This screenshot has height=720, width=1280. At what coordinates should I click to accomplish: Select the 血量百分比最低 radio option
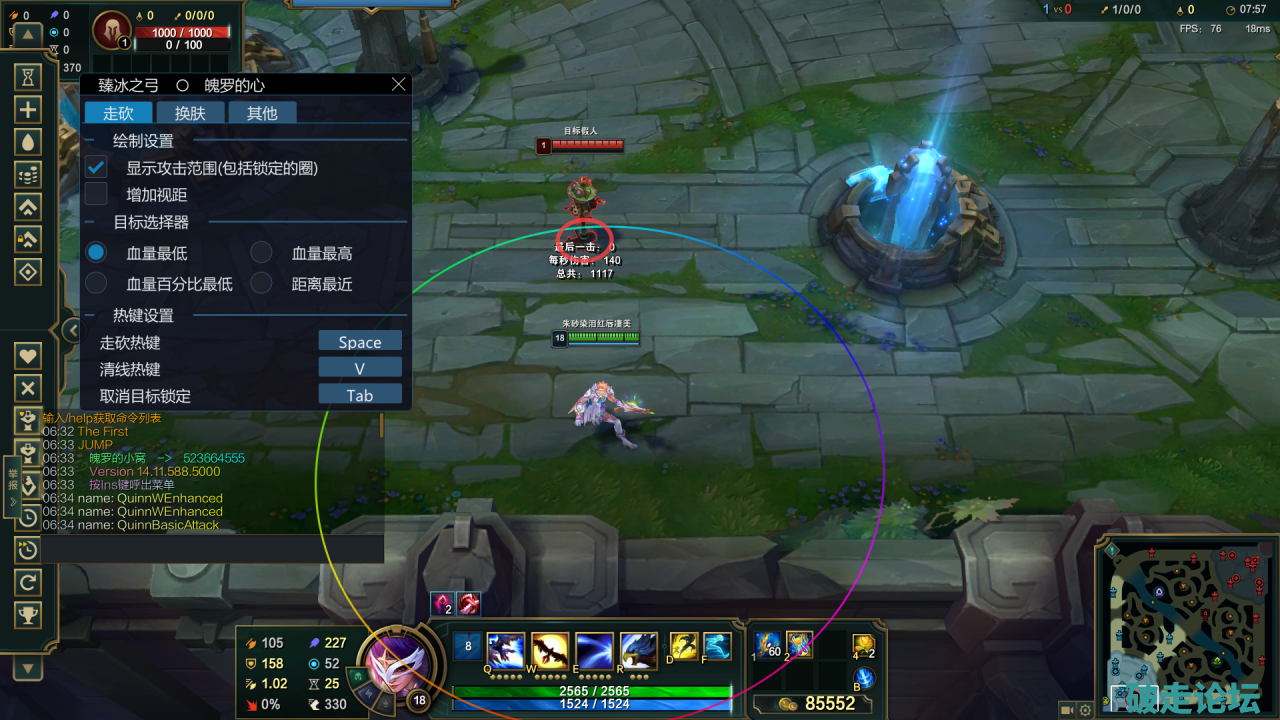[96, 283]
